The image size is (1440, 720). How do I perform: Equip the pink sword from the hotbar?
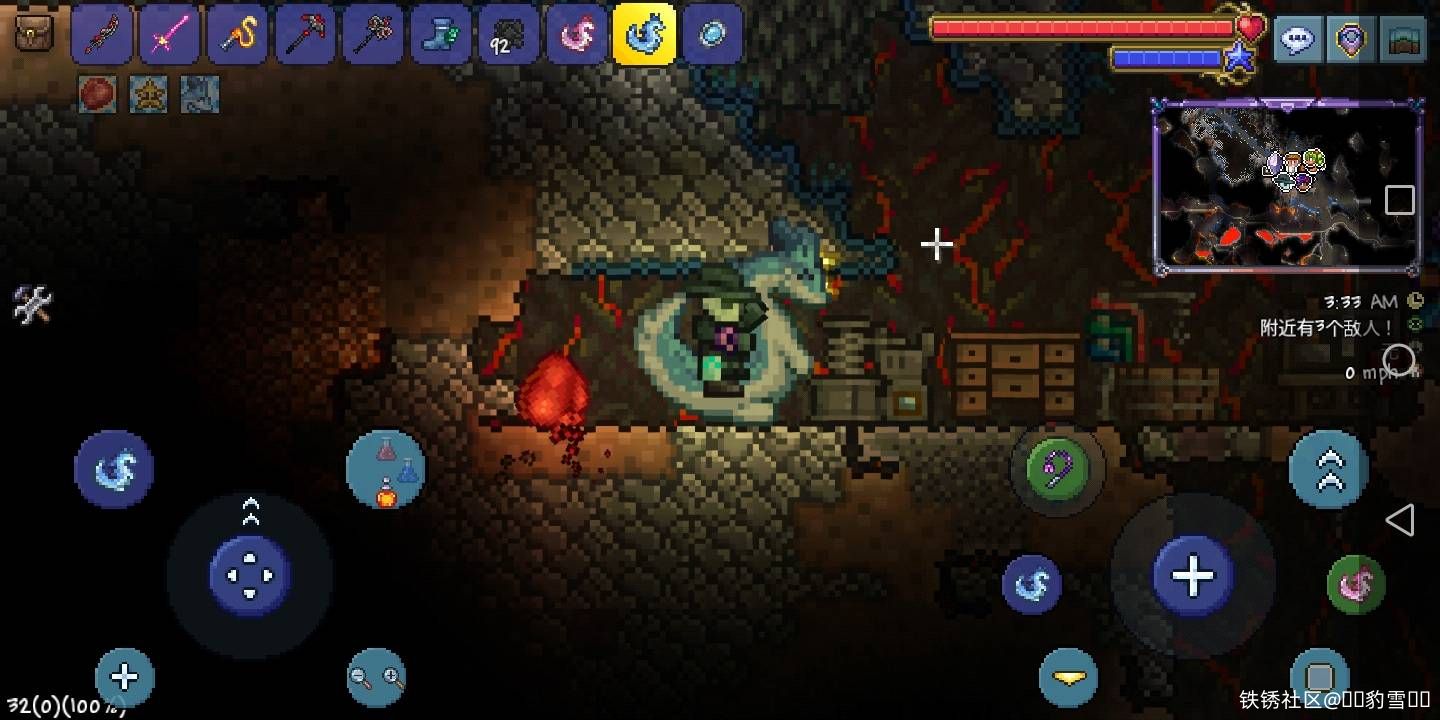point(169,36)
